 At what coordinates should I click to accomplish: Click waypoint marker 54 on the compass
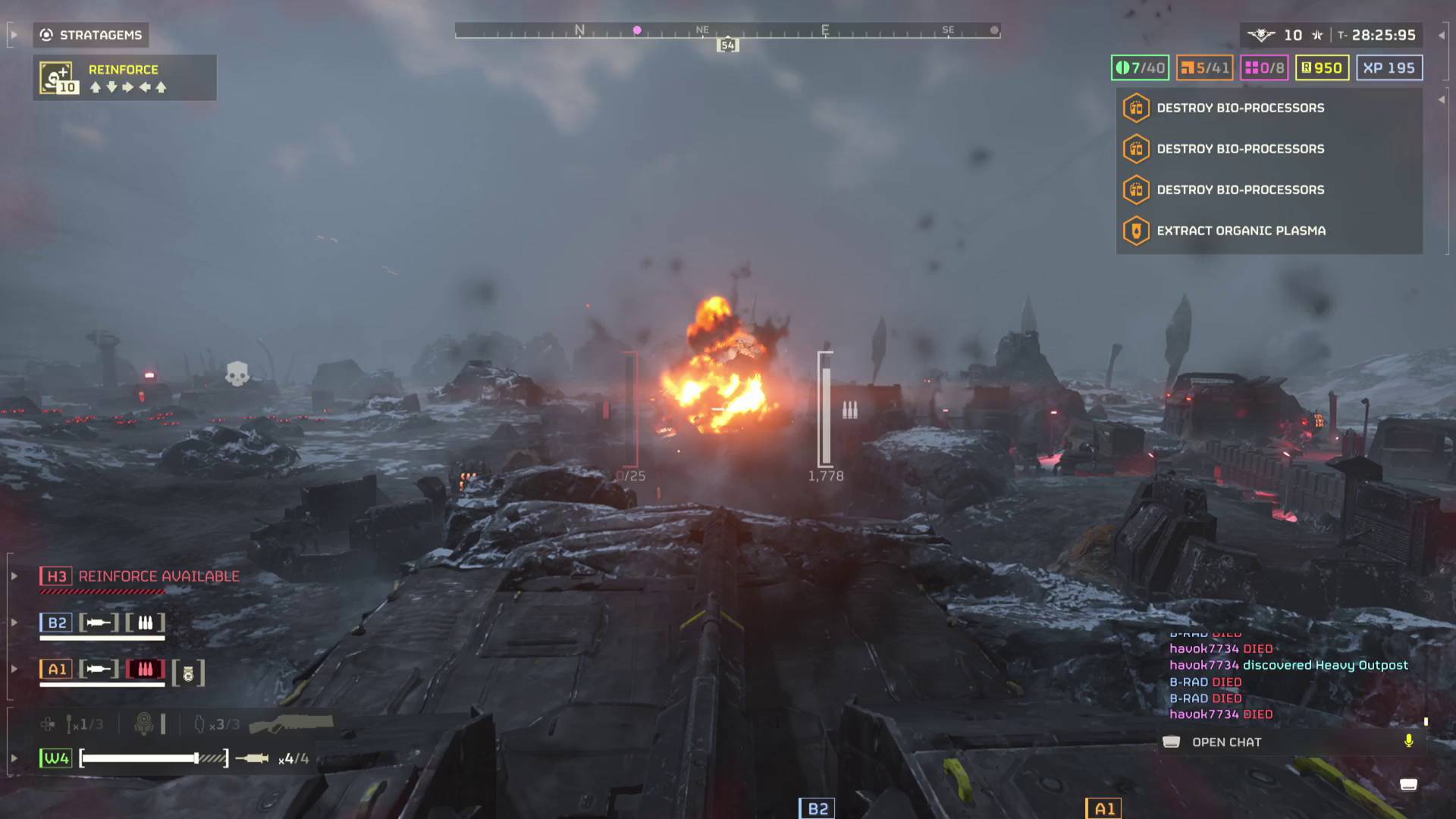point(728,45)
